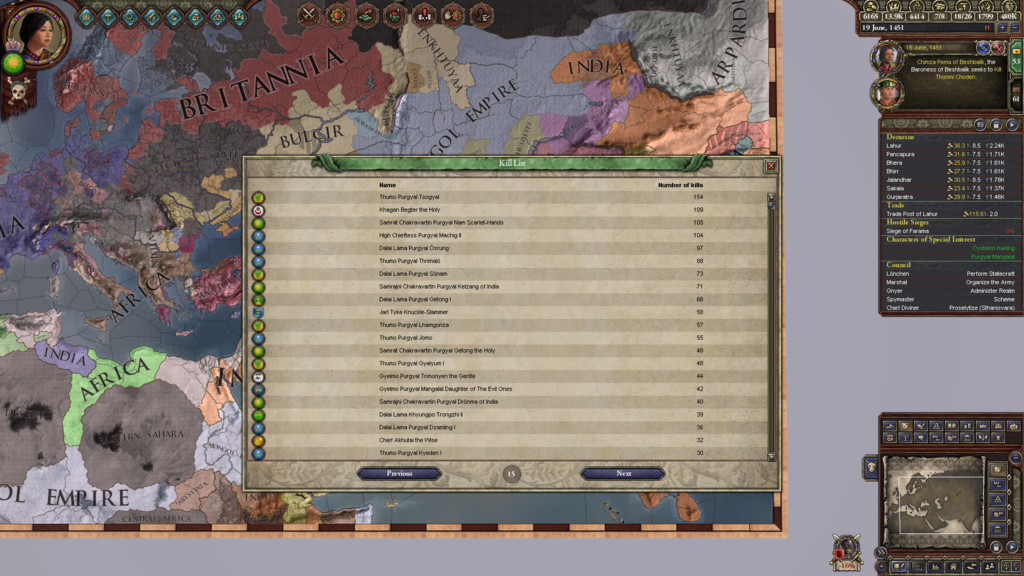1024x576 pixels.
Task: Go to the previous Kill List page
Action: [399, 473]
